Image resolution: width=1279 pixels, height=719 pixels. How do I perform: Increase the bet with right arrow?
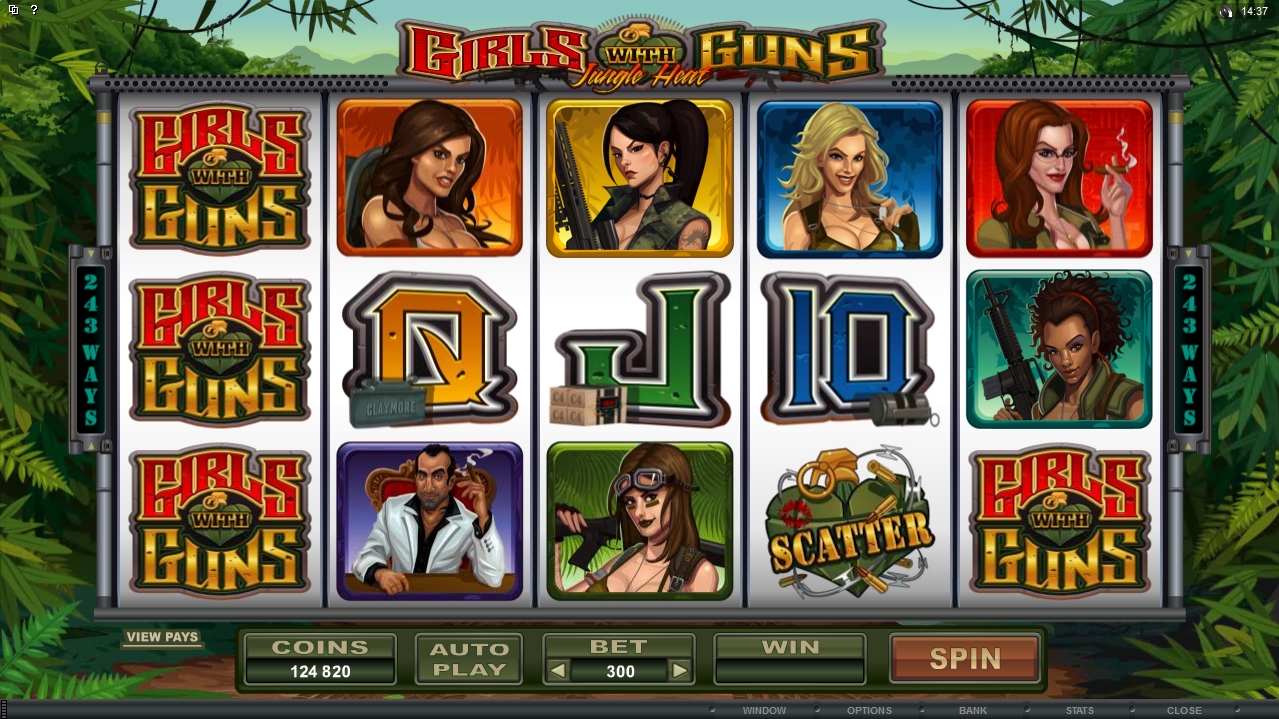click(679, 671)
